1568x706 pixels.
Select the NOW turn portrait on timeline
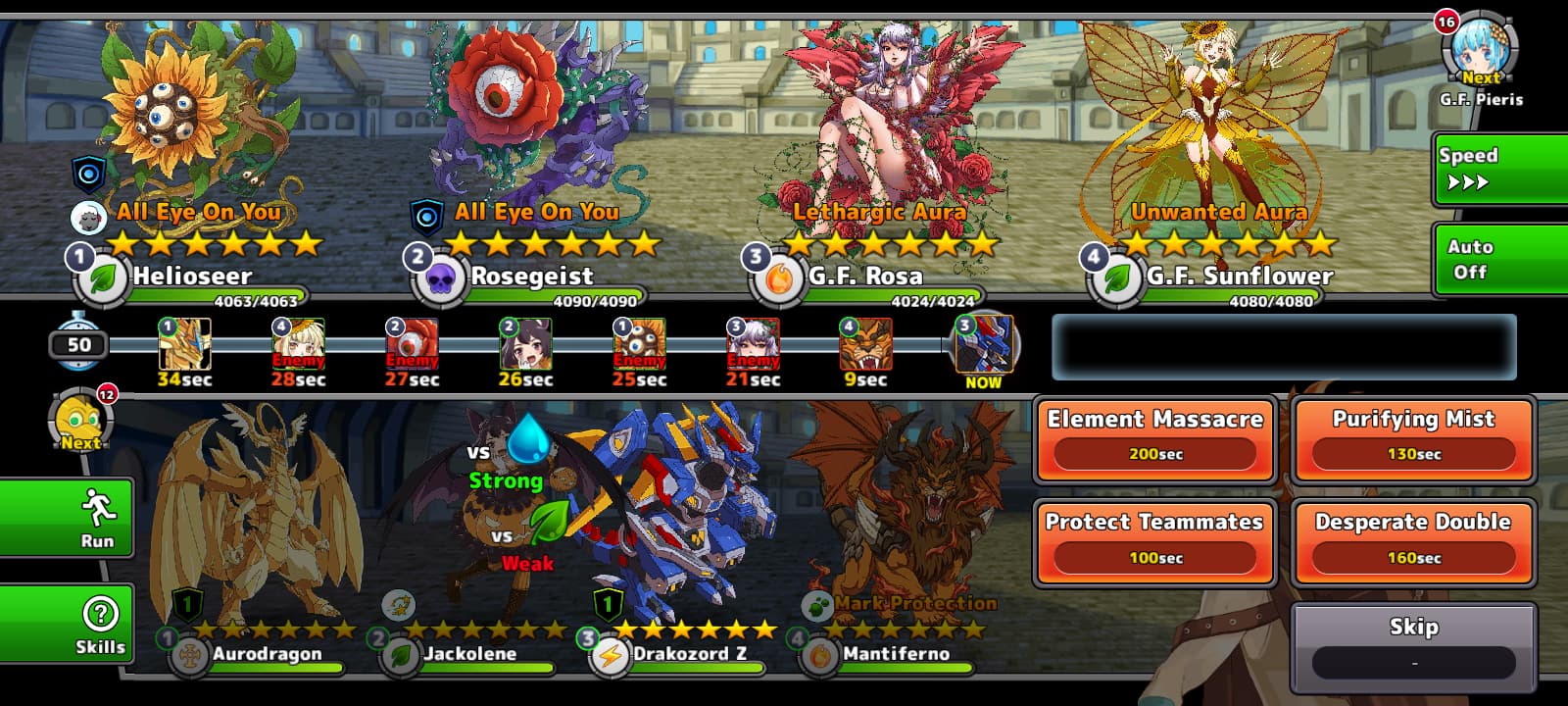point(984,345)
